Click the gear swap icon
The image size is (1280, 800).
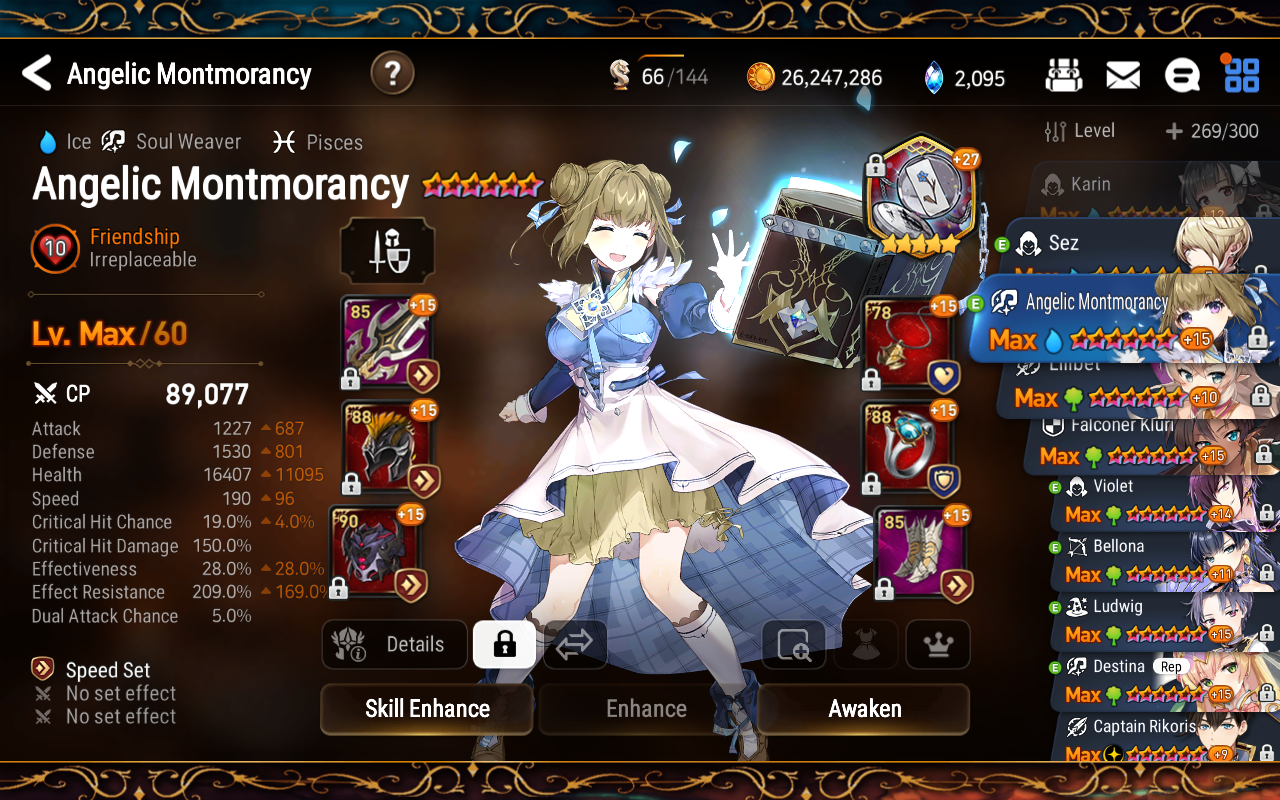point(574,644)
